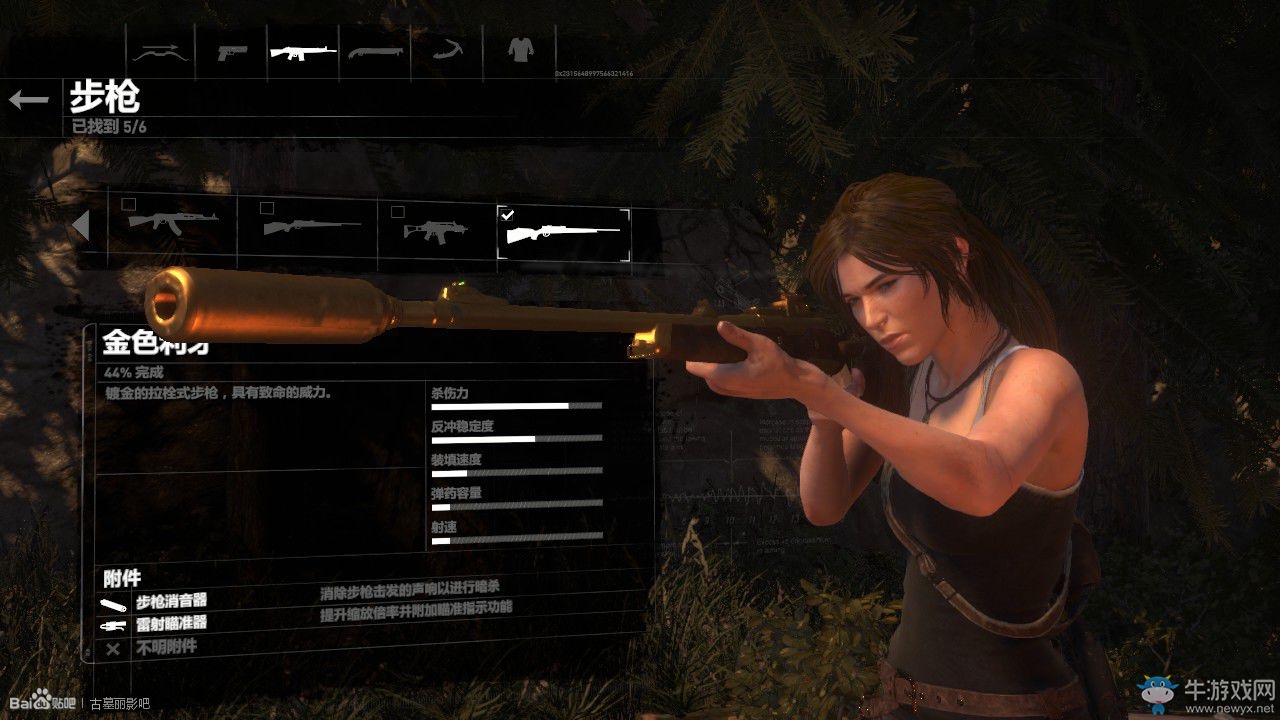Pick the tactical assault rifle with stock
Image resolution: width=1280 pixels, height=720 pixels.
436,230
